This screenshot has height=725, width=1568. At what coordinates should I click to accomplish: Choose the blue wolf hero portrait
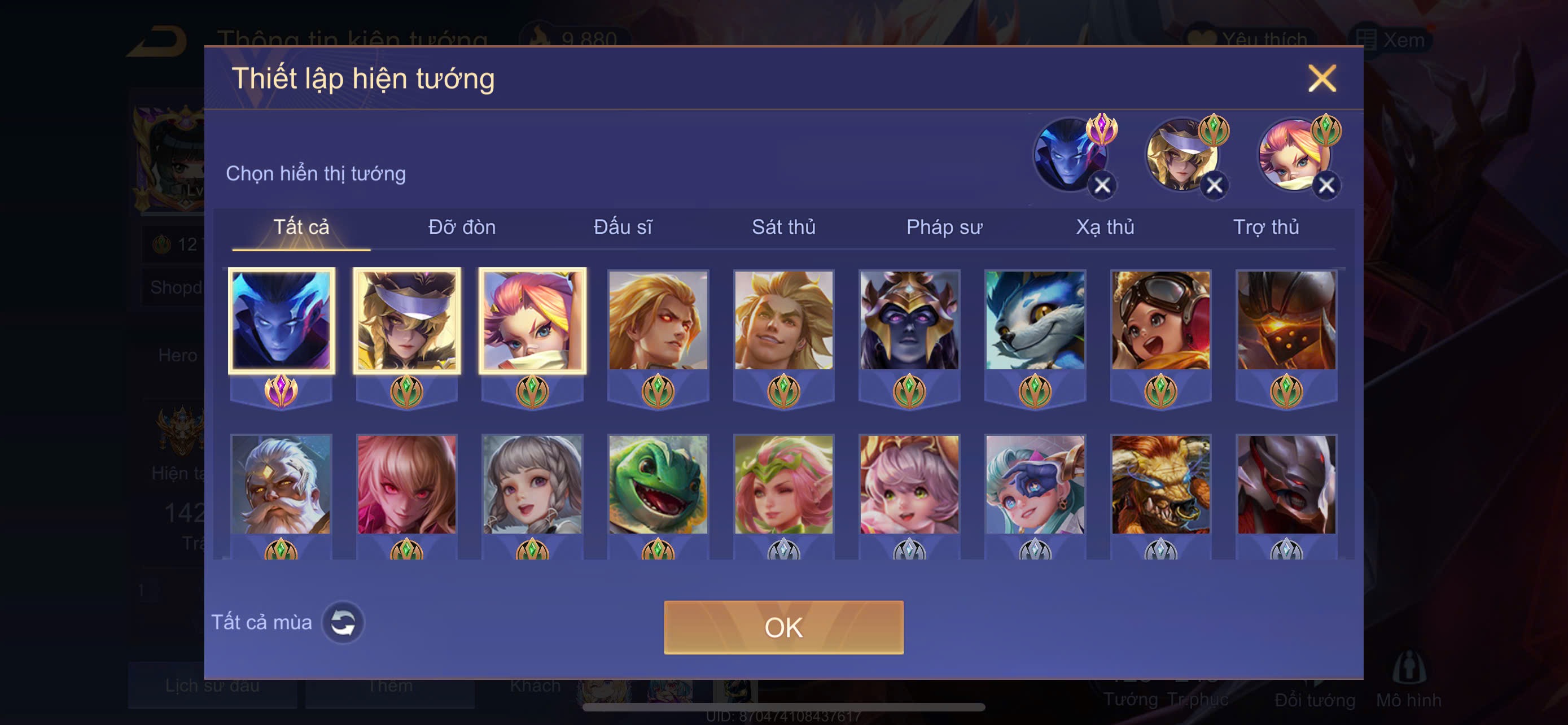tap(1035, 320)
